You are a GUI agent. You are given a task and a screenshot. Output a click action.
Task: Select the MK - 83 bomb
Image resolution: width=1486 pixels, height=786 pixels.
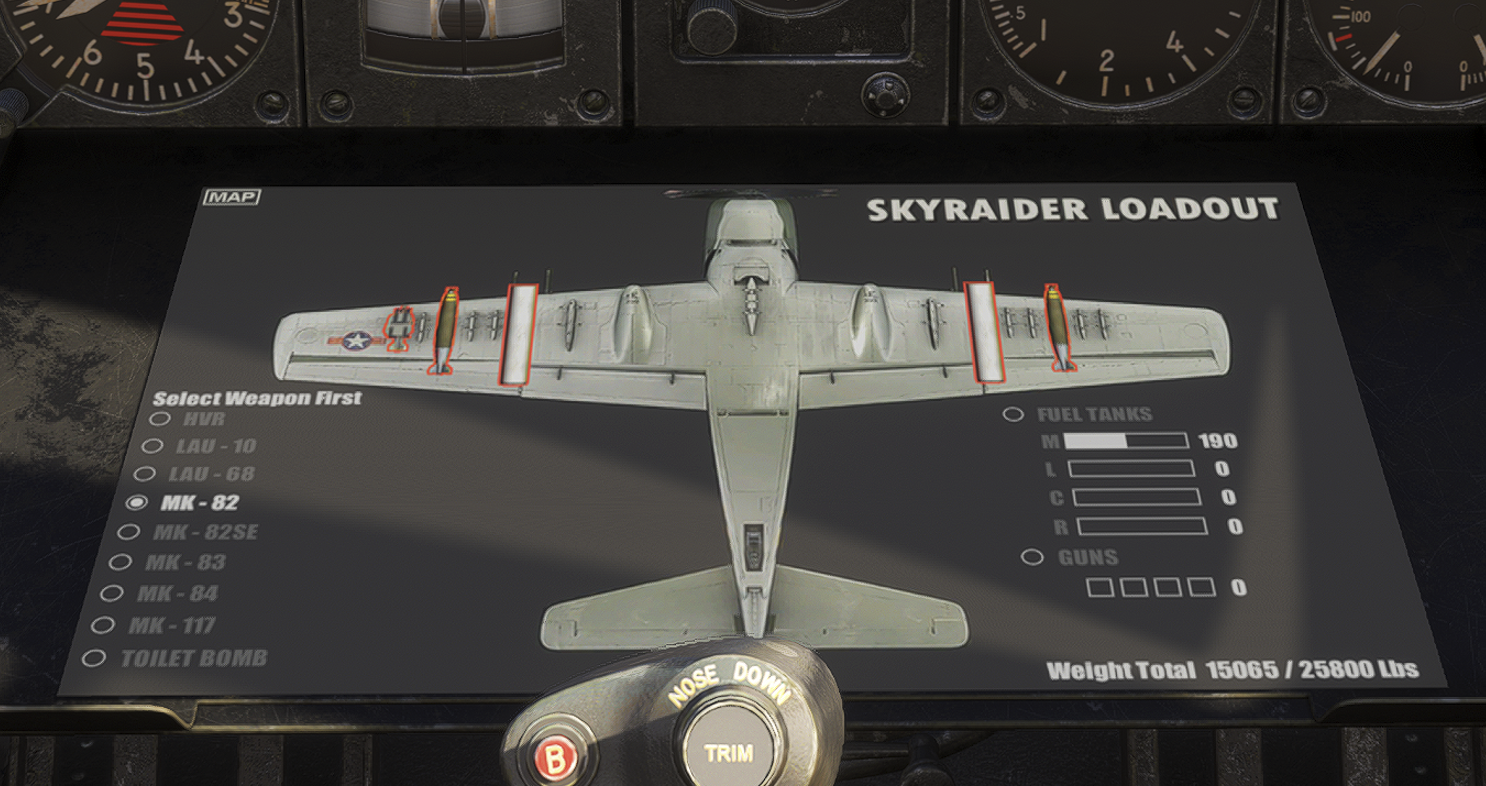pyautogui.click(x=120, y=562)
